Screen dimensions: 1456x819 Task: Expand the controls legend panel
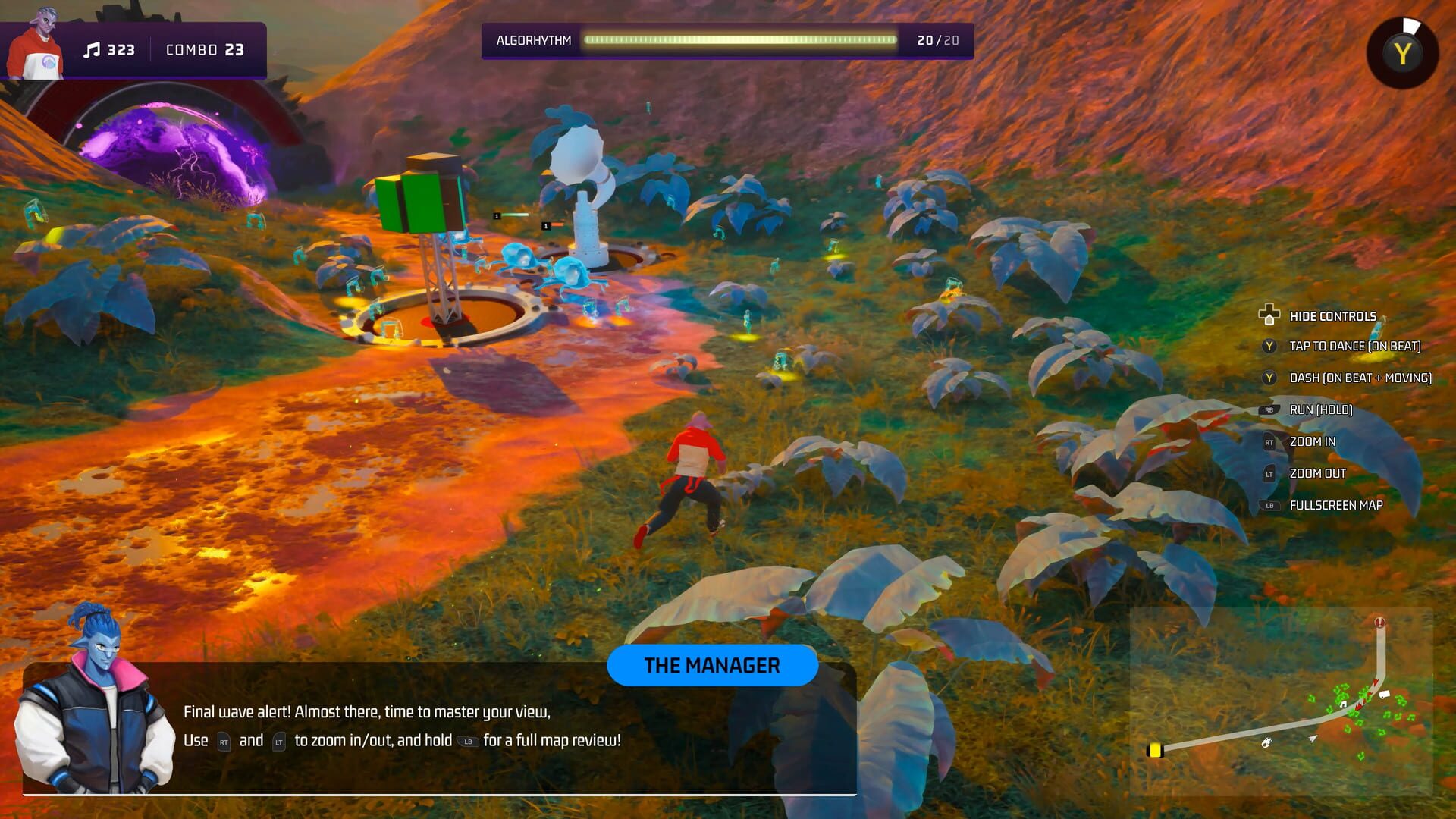[1334, 315]
